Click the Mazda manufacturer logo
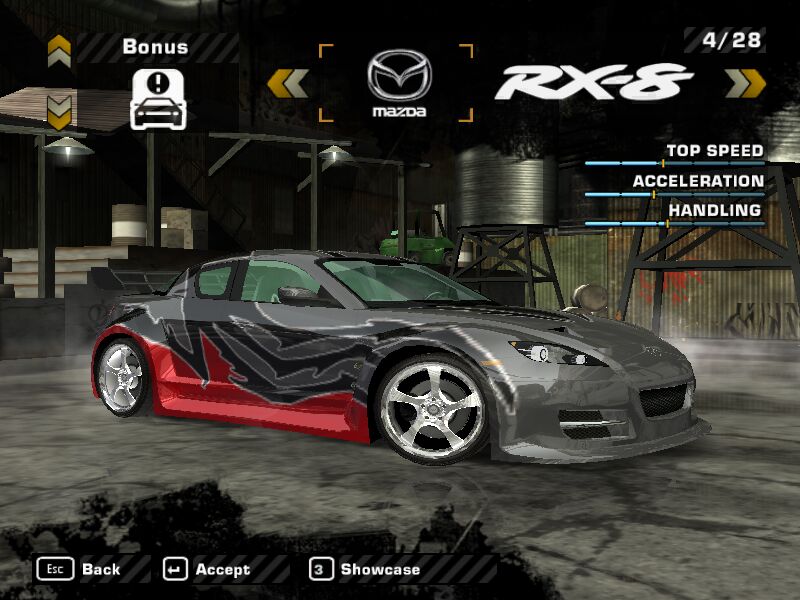 point(398,83)
